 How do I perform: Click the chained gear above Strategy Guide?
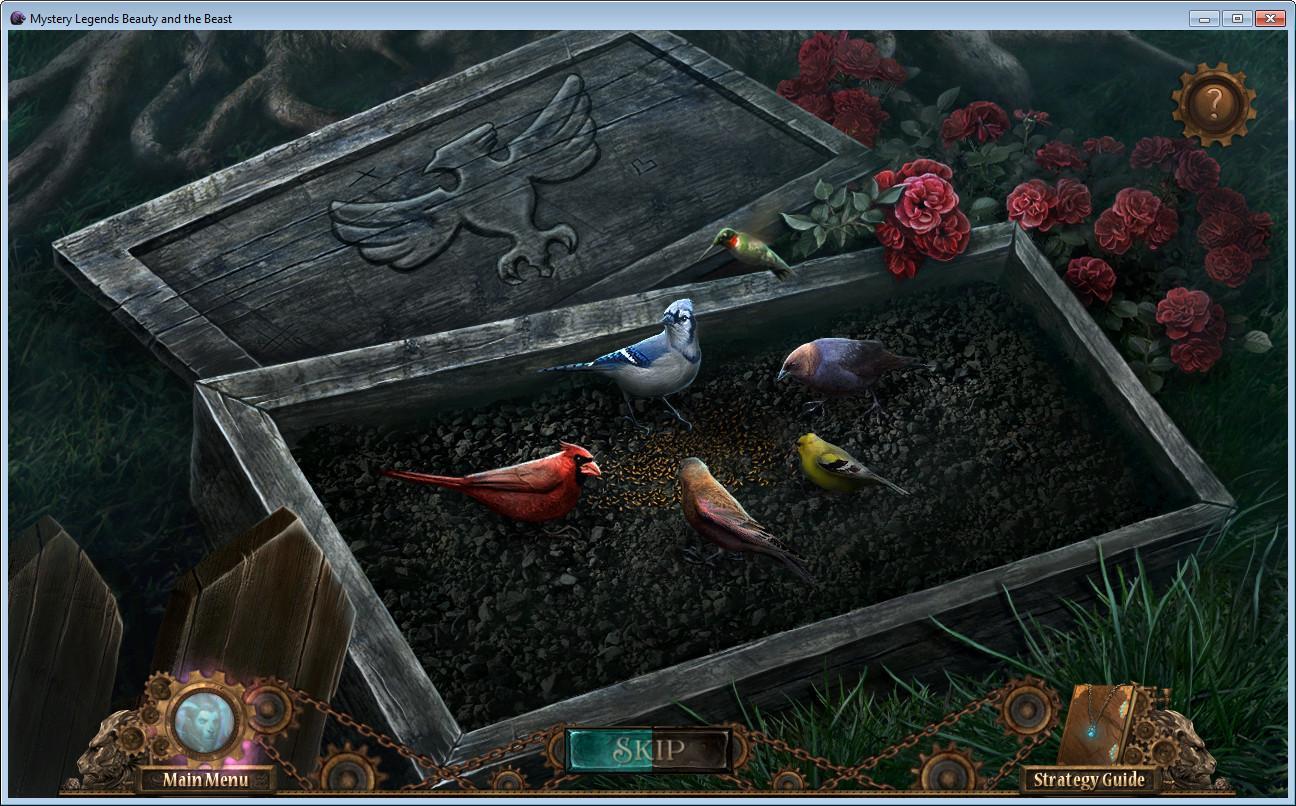[1025, 705]
